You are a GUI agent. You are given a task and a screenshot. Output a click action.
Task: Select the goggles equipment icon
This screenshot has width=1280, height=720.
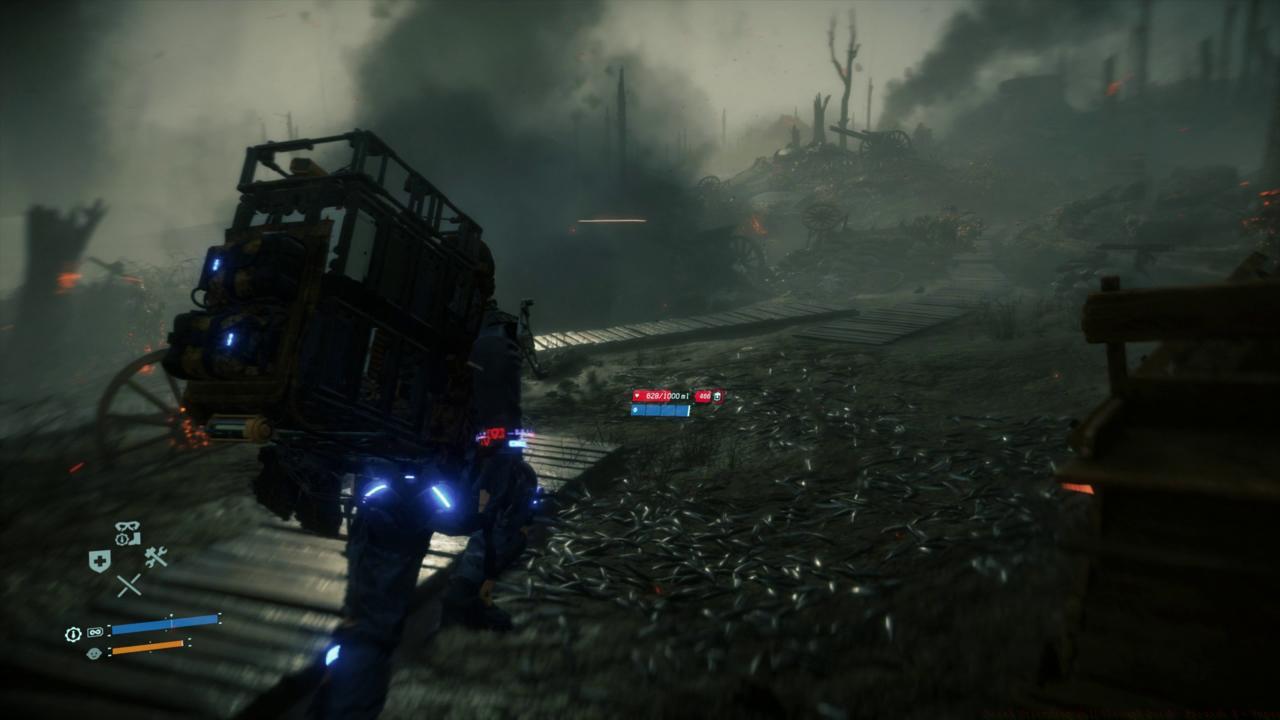coord(126,525)
